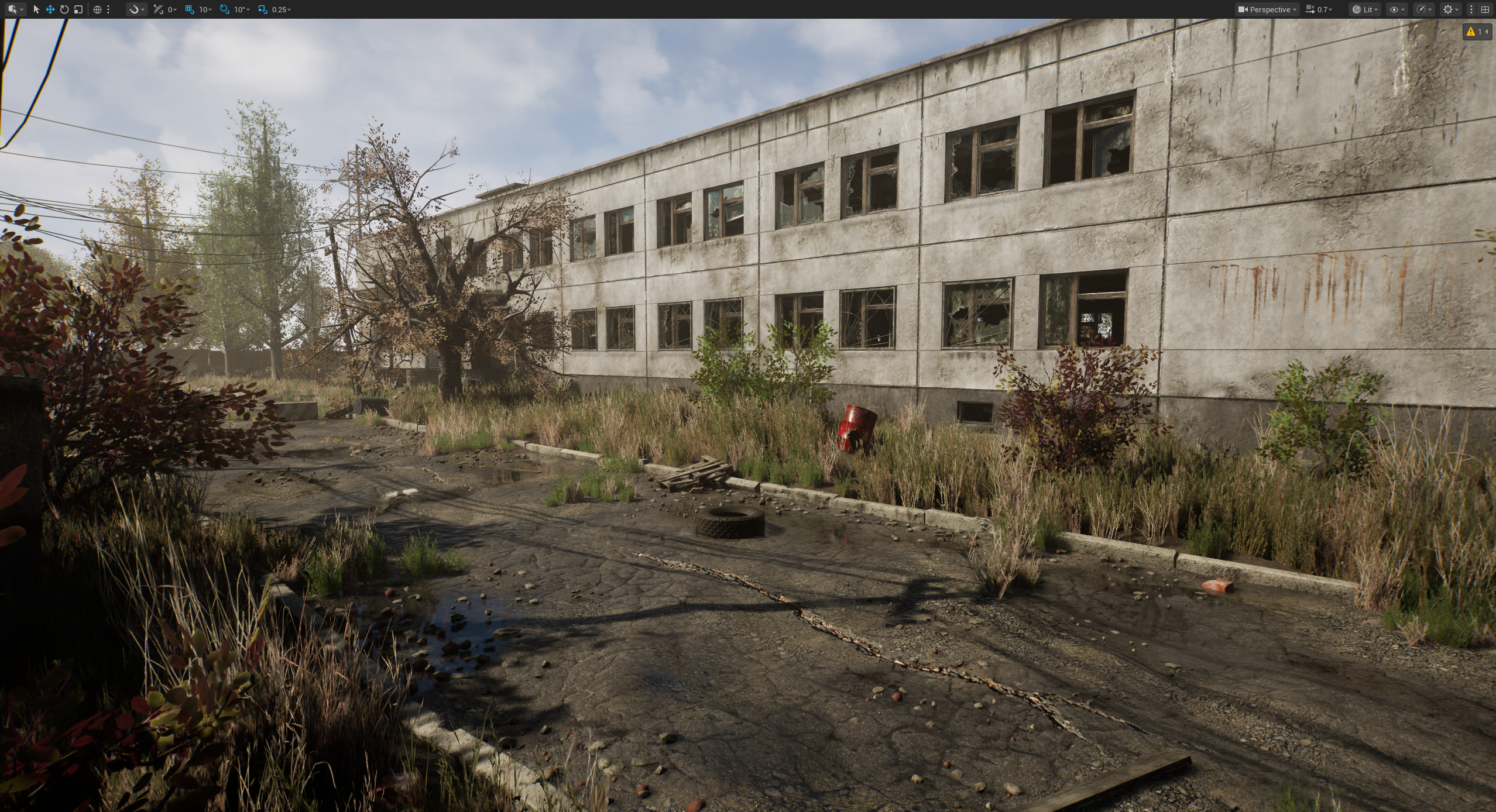Open the Perspective viewport type dropdown
1496x812 pixels.
click(x=1268, y=9)
